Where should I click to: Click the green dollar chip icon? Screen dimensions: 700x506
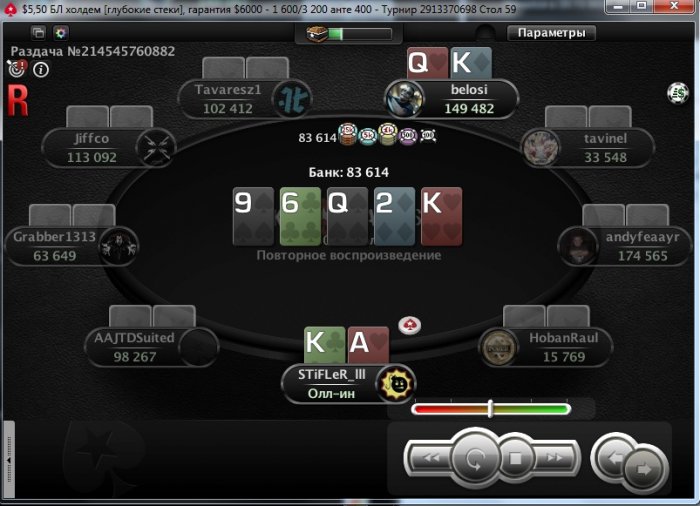click(x=678, y=93)
